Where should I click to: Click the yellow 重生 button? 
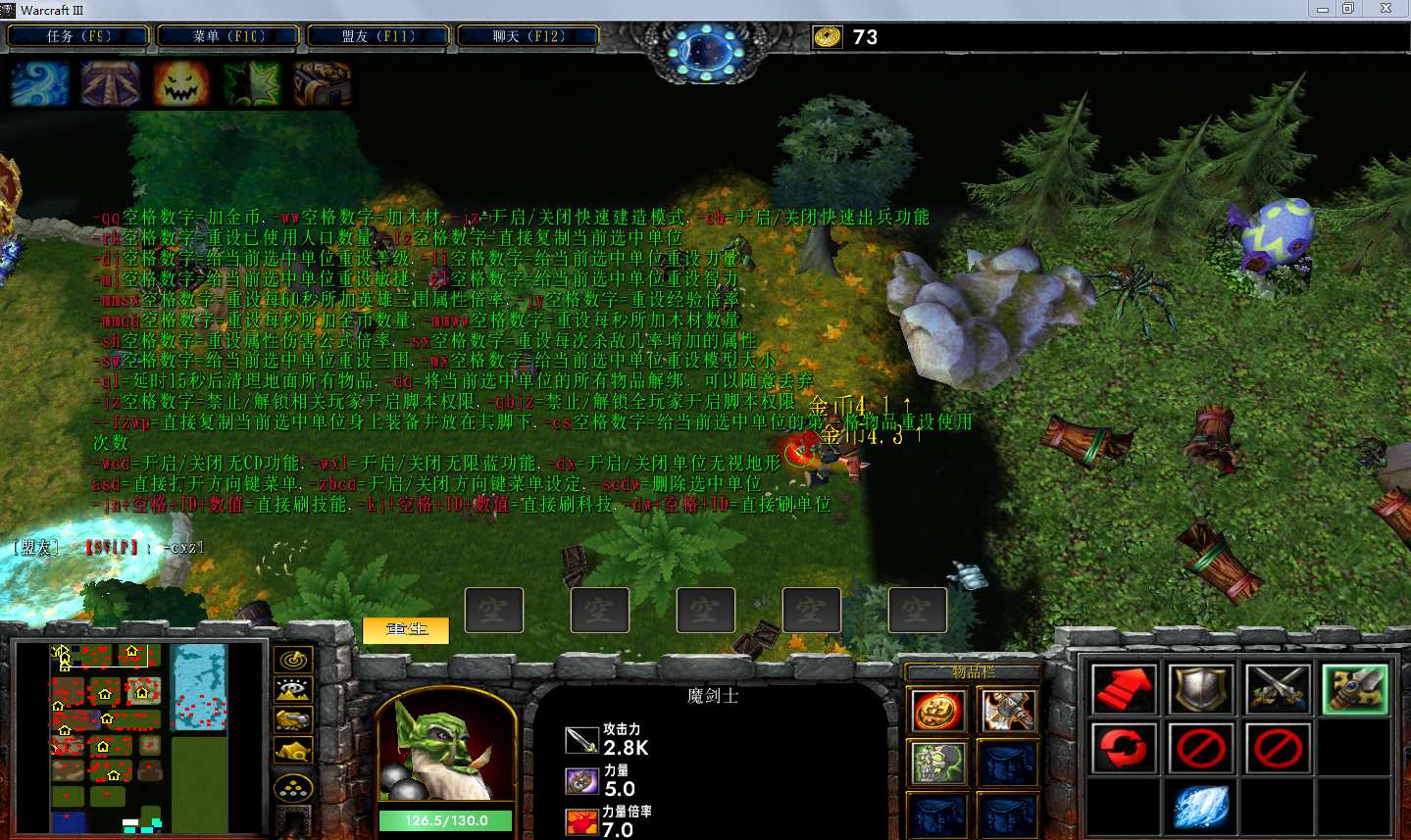(406, 629)
